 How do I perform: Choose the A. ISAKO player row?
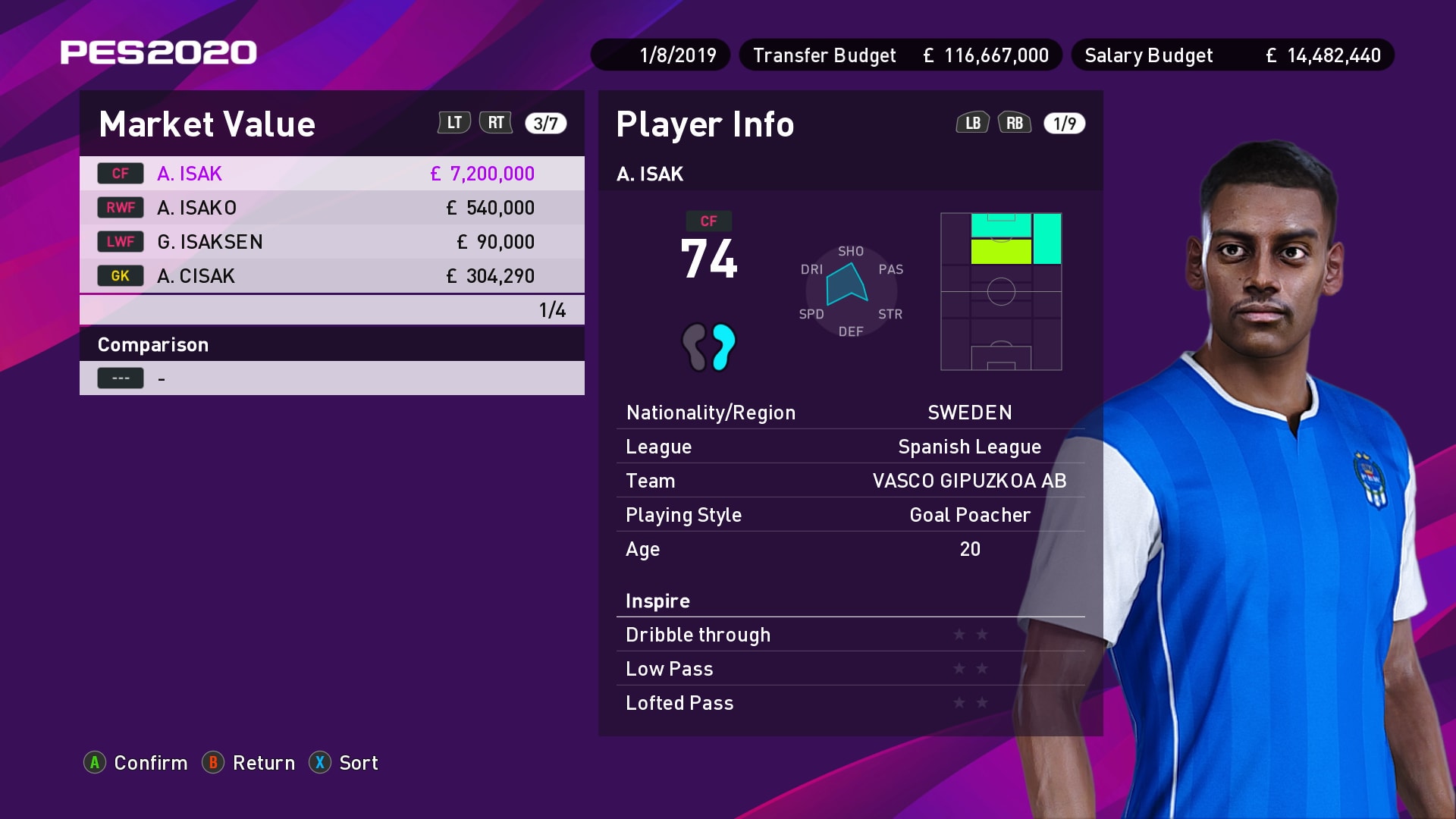coord(331,208)
